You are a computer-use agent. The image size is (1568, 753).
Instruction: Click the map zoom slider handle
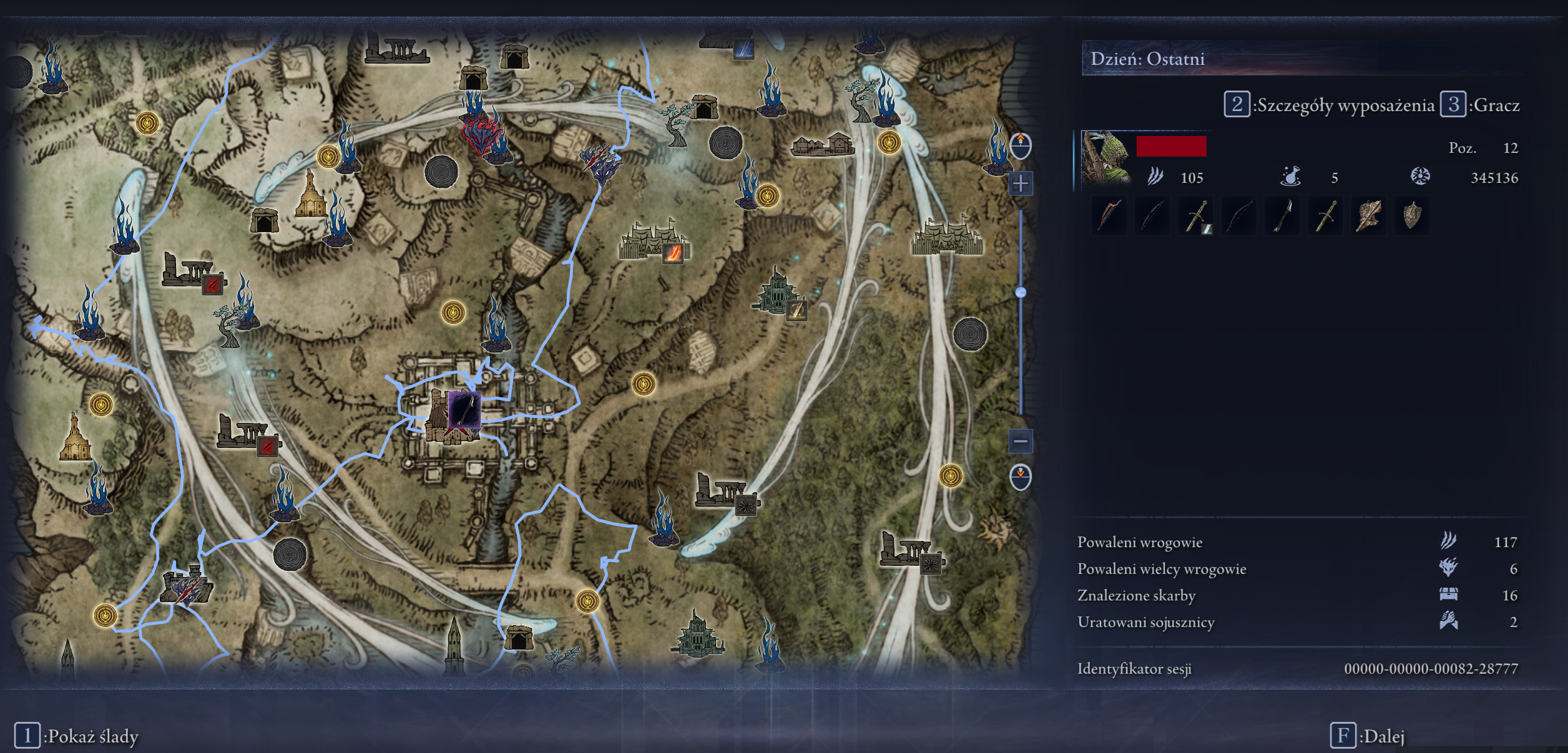[1021, 292]
